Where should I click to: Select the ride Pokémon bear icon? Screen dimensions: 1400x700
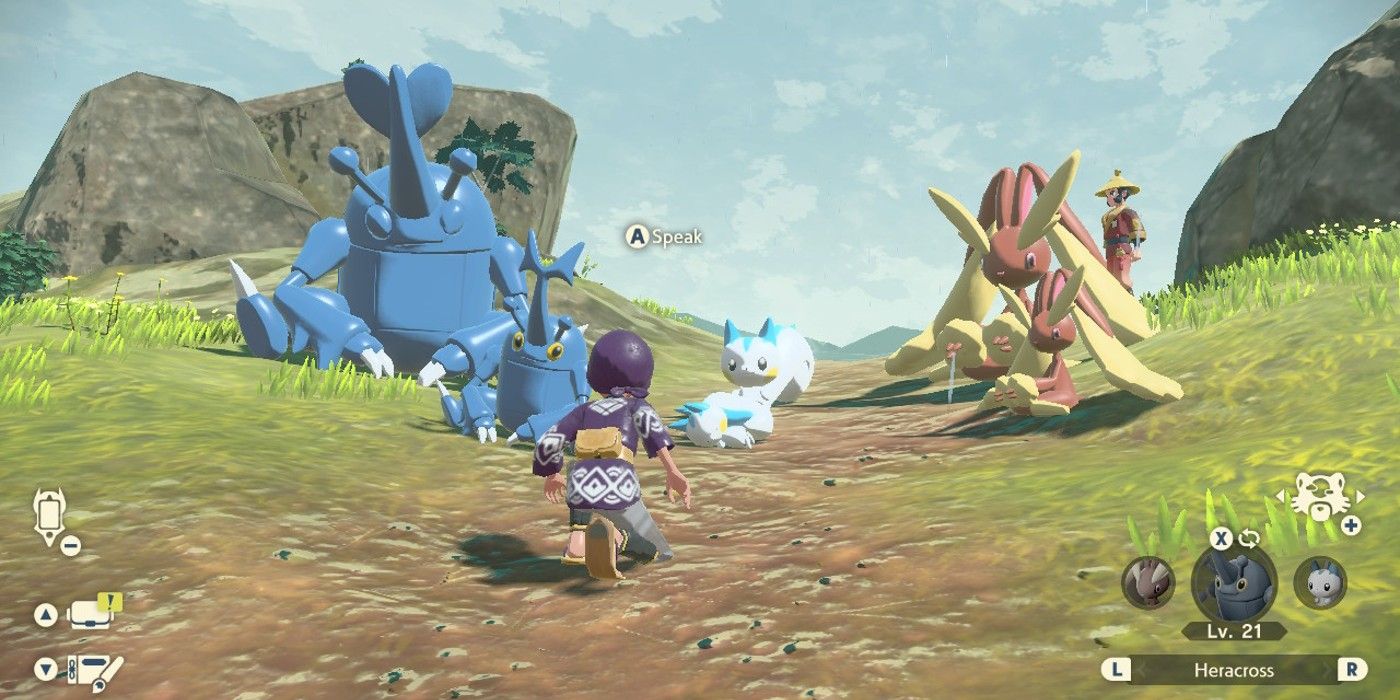pyautogui.click(x=1317, y=494)
